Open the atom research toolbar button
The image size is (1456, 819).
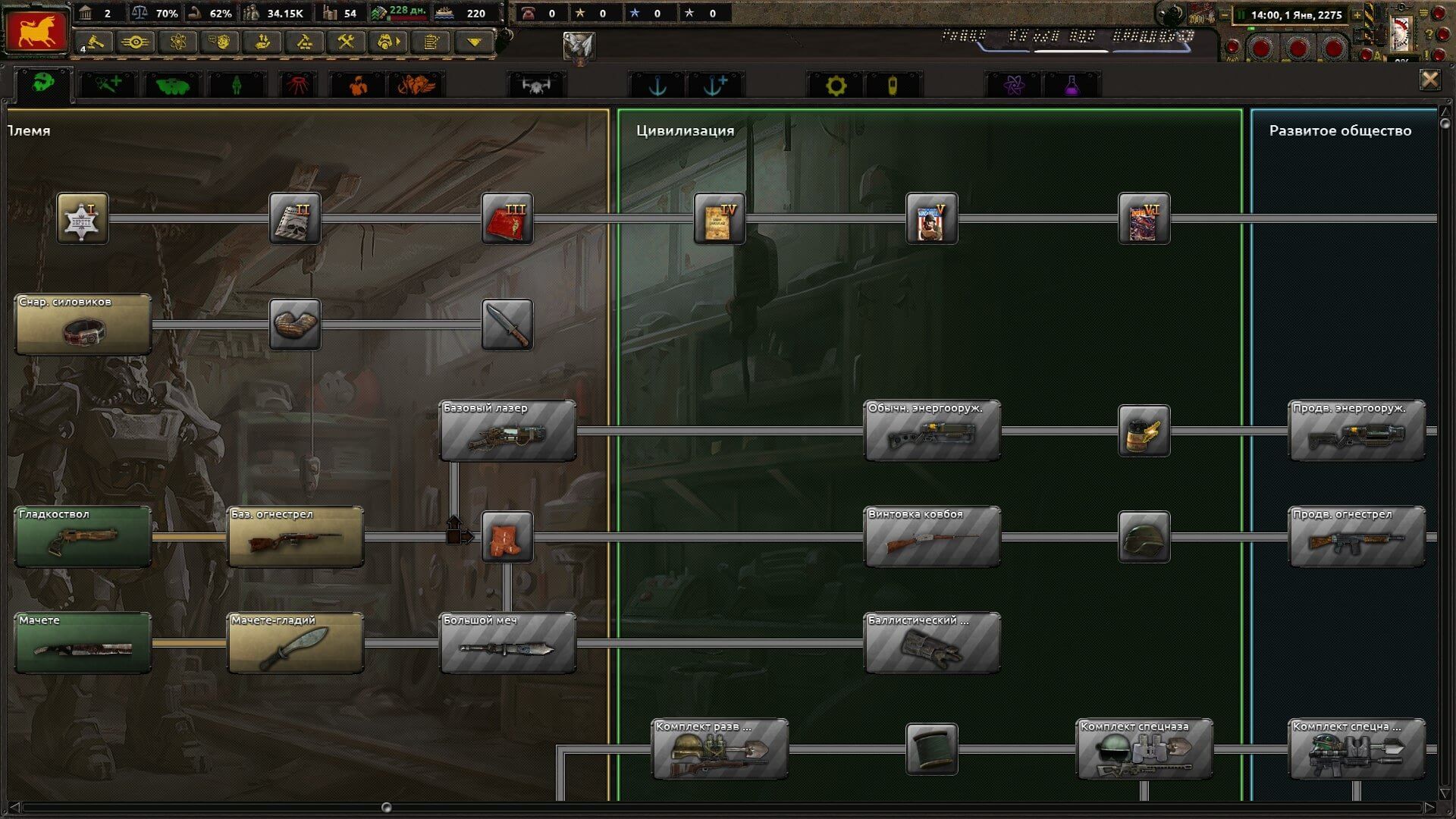[x=177, y=42]
